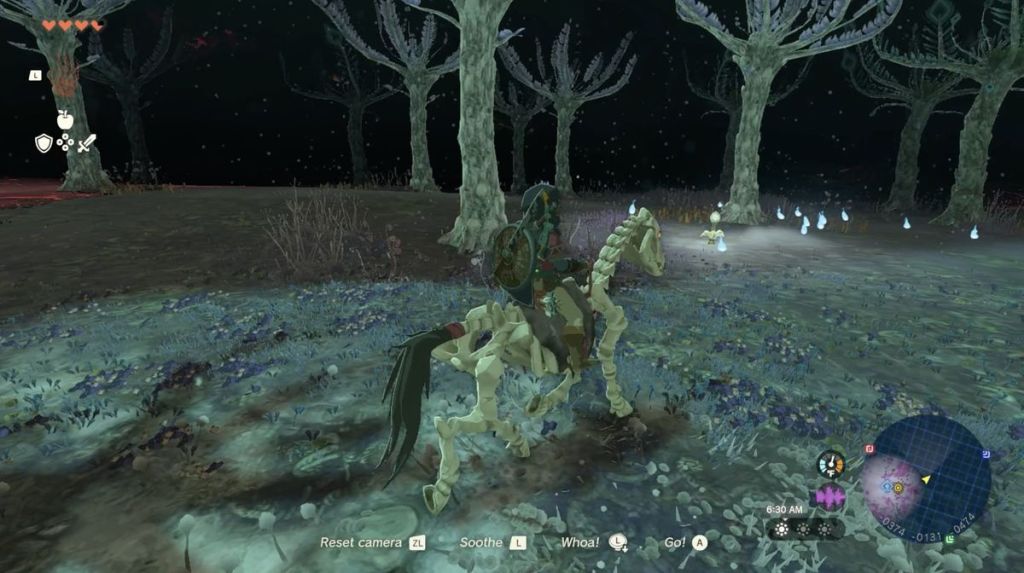Select the shield quick-equip icon
The width and height of the screenshot is (1024, 573).
pos(43,143)
